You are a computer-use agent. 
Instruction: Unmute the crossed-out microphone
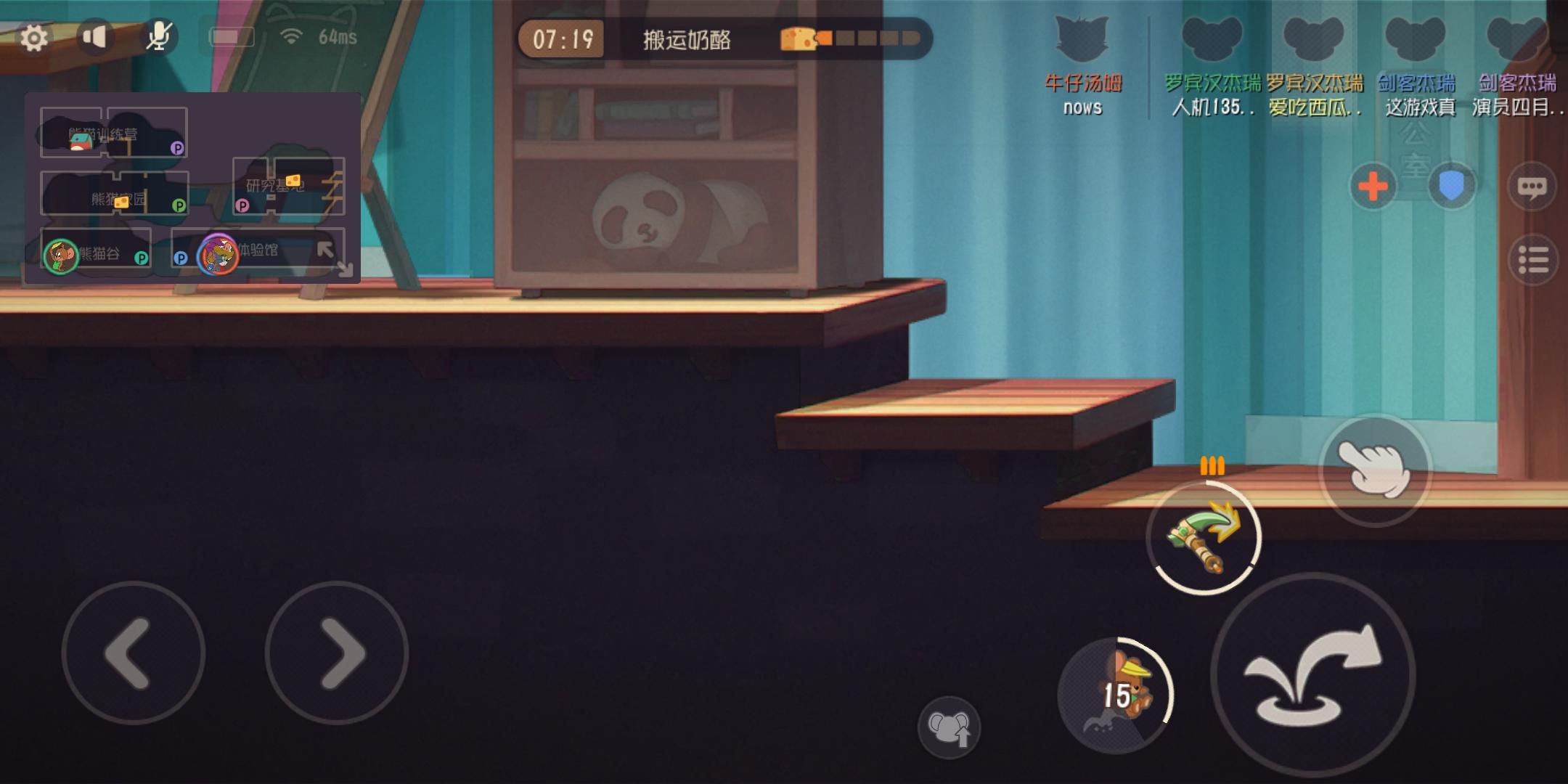159,35
